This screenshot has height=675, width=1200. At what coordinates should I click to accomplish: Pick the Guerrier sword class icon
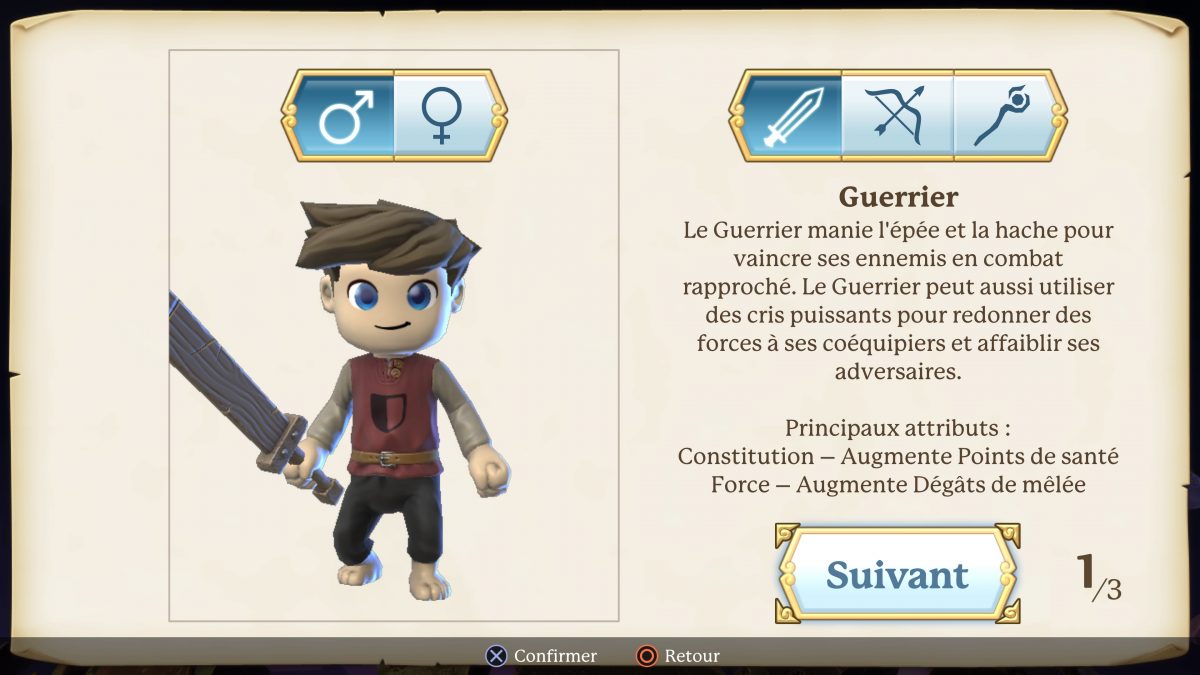click(793, 115)
